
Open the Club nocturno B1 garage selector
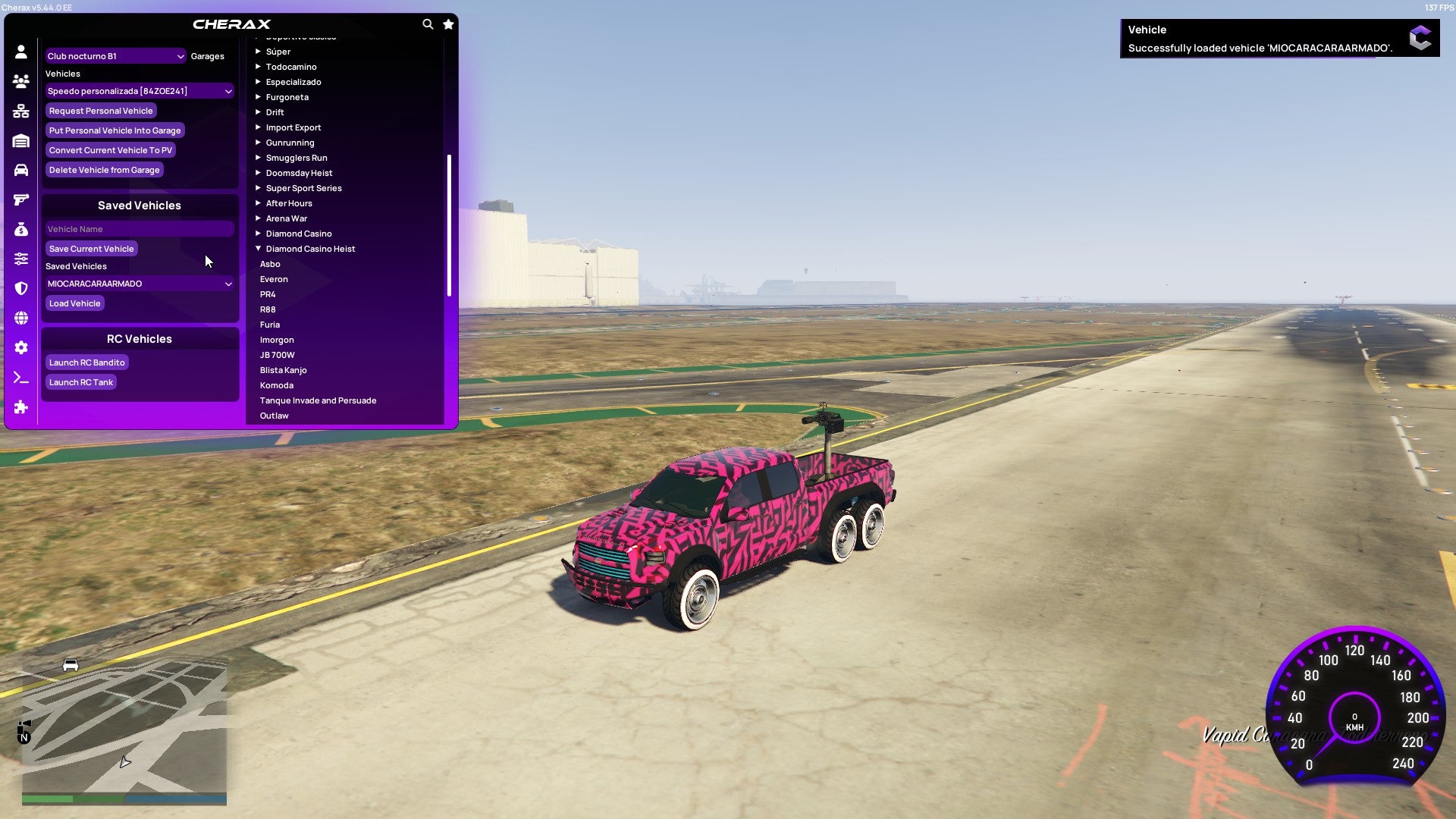click(x=115, y=55)
